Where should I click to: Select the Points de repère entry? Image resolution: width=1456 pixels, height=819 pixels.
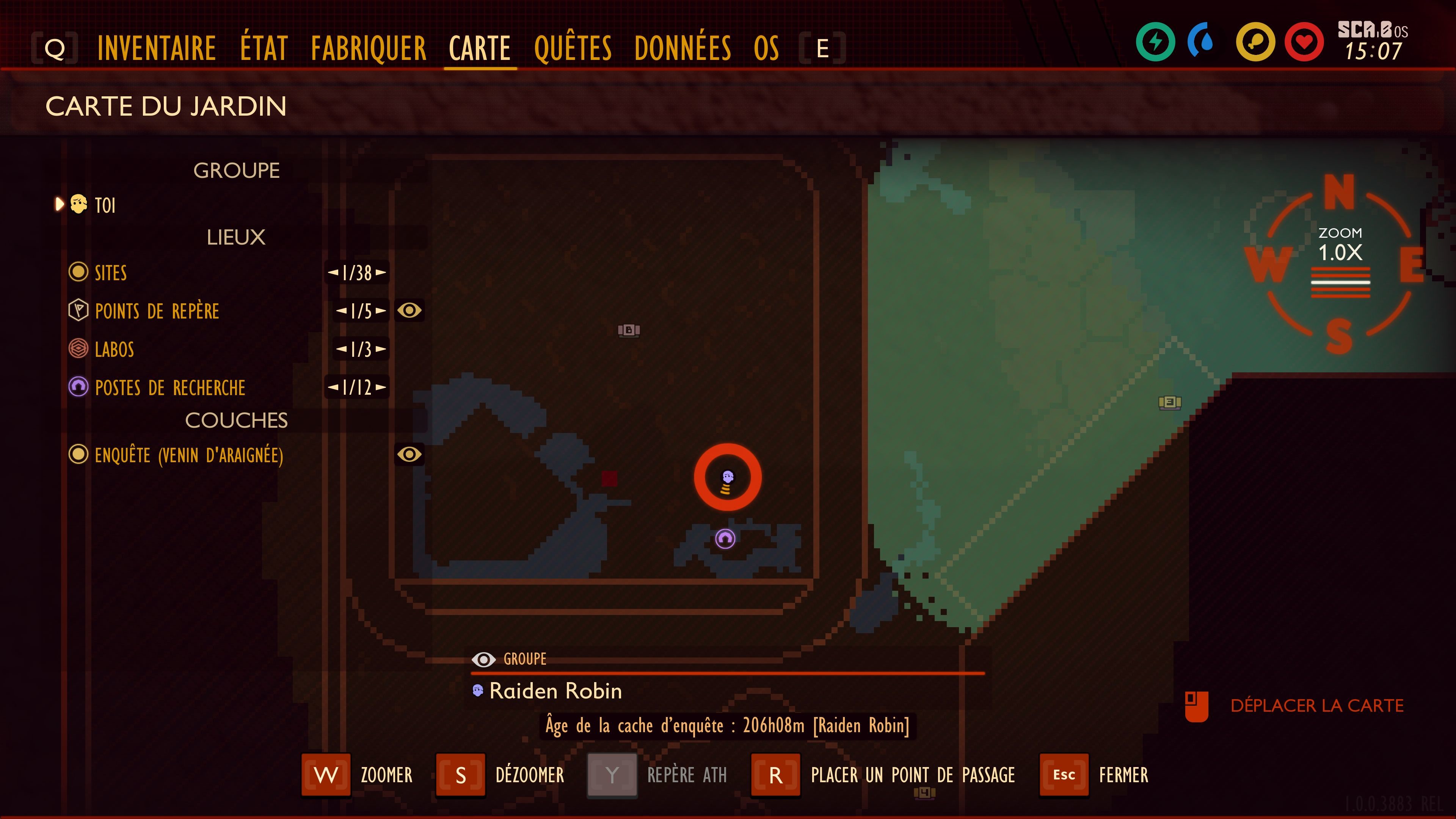tap(157, 311)
